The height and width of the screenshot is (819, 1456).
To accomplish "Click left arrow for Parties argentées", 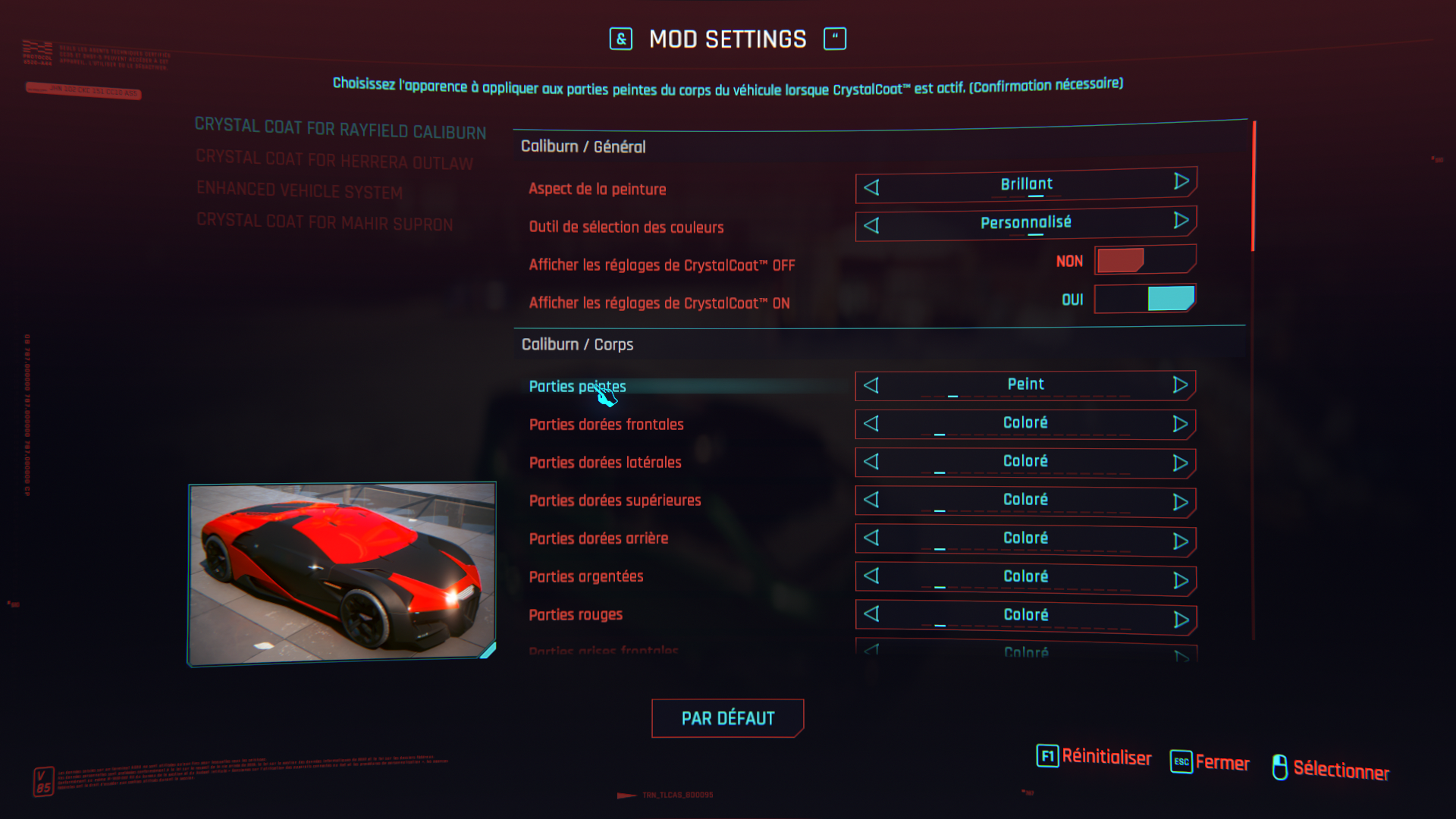I will (x=871, y=576).
